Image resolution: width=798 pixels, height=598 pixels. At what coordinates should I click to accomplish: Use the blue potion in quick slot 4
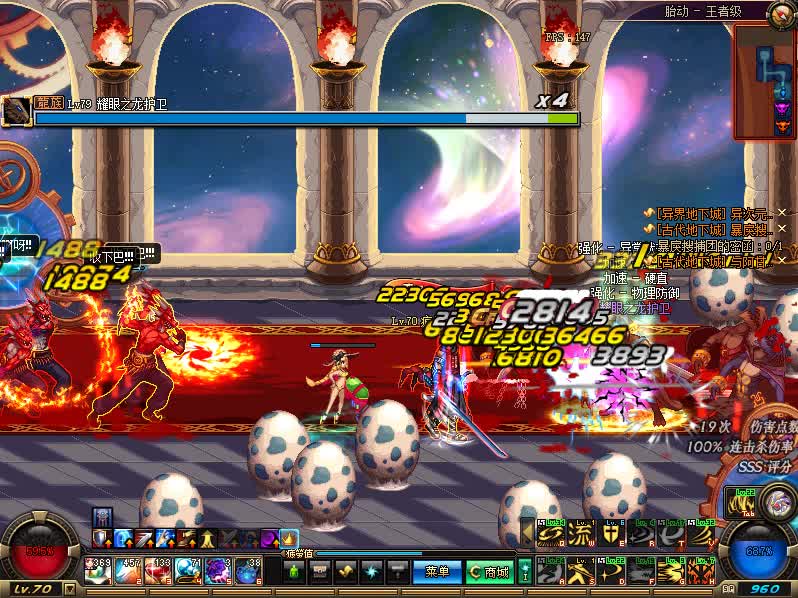coord(188,571)
